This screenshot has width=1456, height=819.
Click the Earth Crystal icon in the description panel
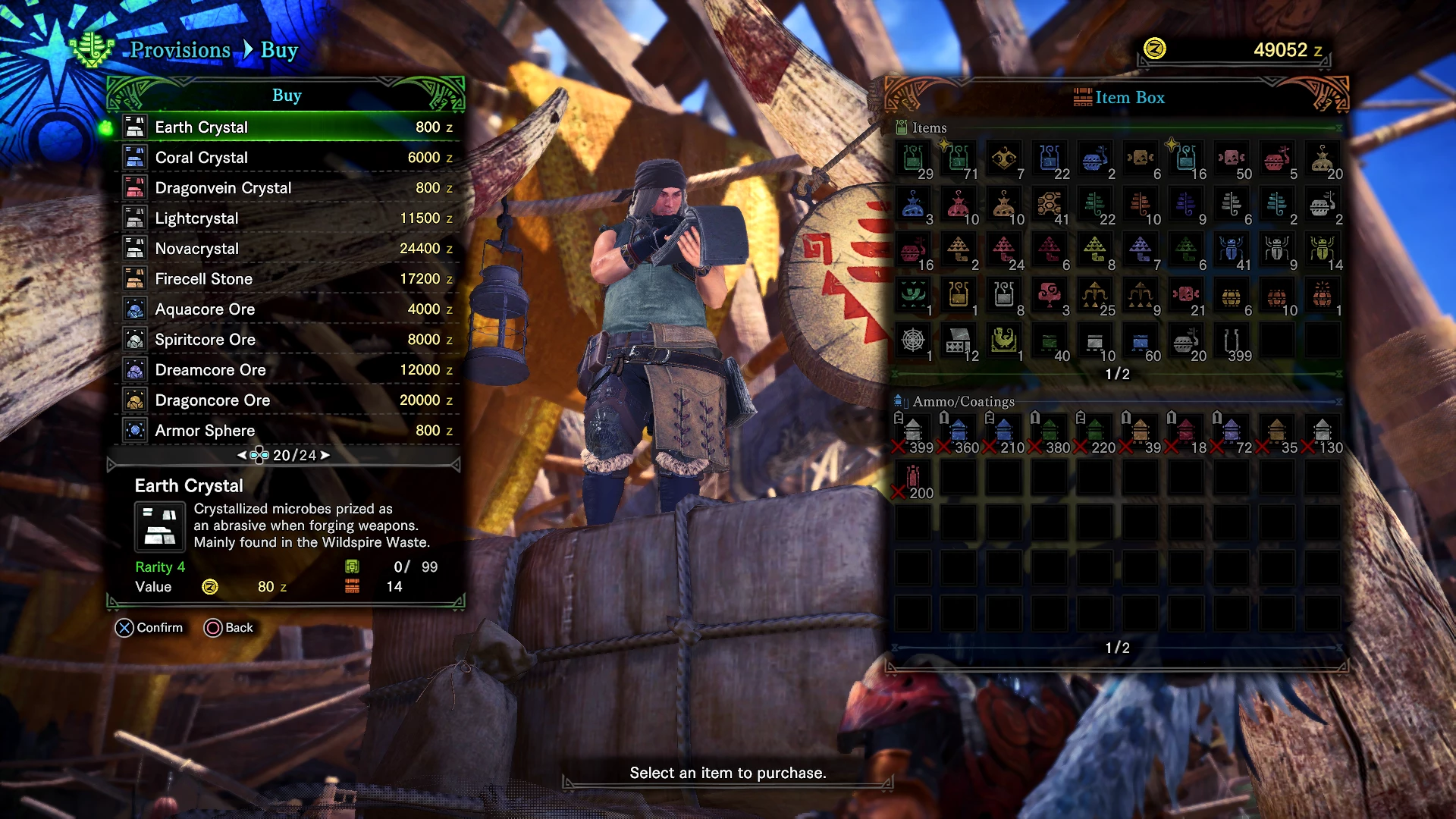(160, 526)
